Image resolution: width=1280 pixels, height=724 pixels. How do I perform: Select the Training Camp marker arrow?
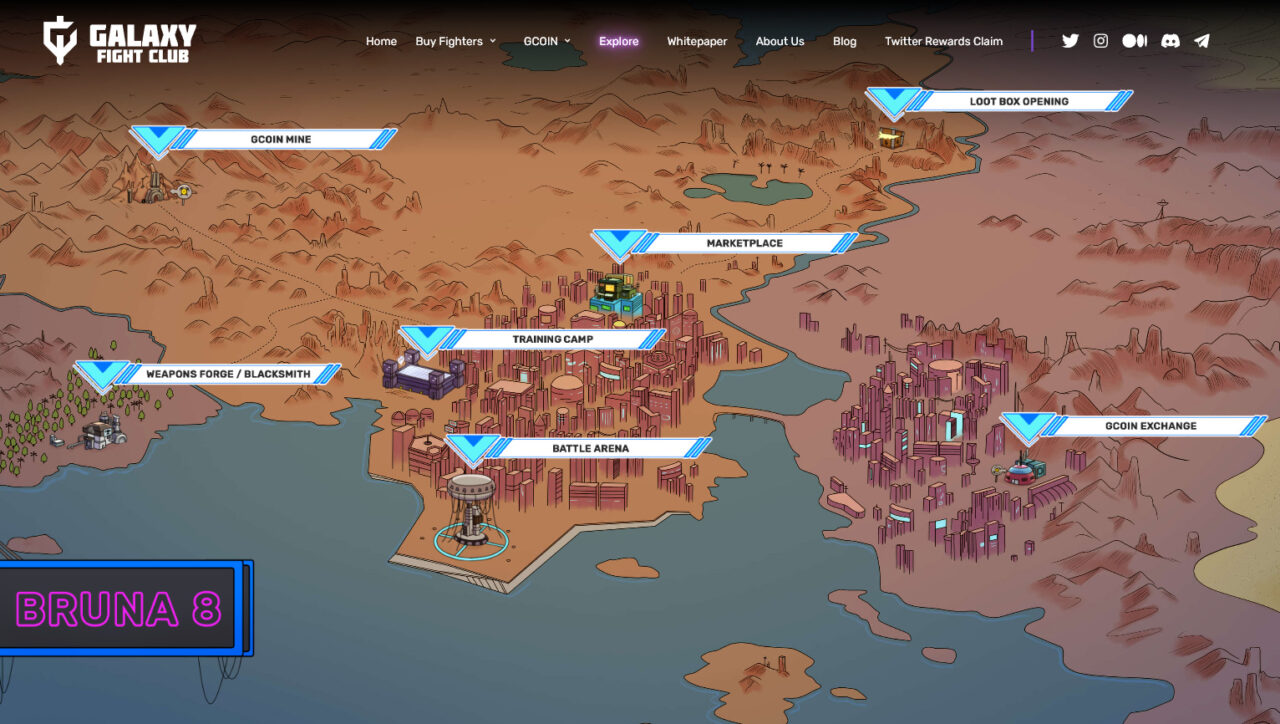pos(430,338)
